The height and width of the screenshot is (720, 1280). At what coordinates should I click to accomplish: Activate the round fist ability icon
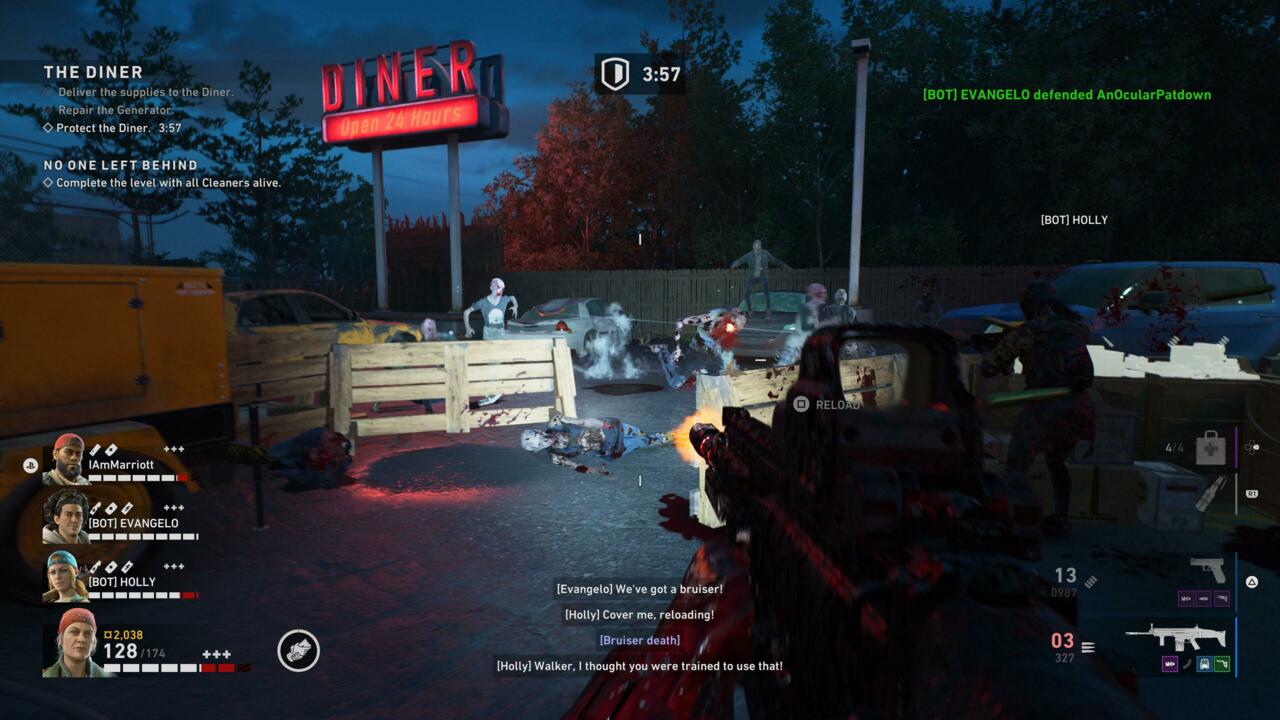[298, 651]
